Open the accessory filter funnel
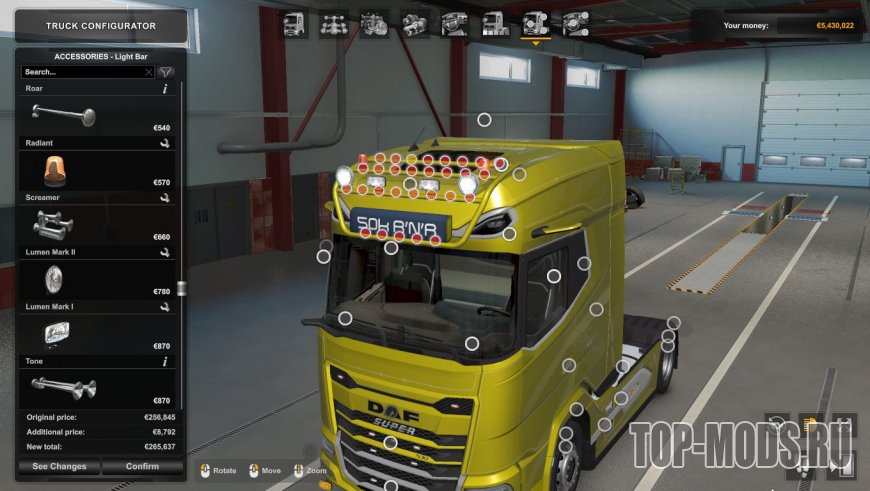This screenshot has width=870, height=491. point(166,72)
